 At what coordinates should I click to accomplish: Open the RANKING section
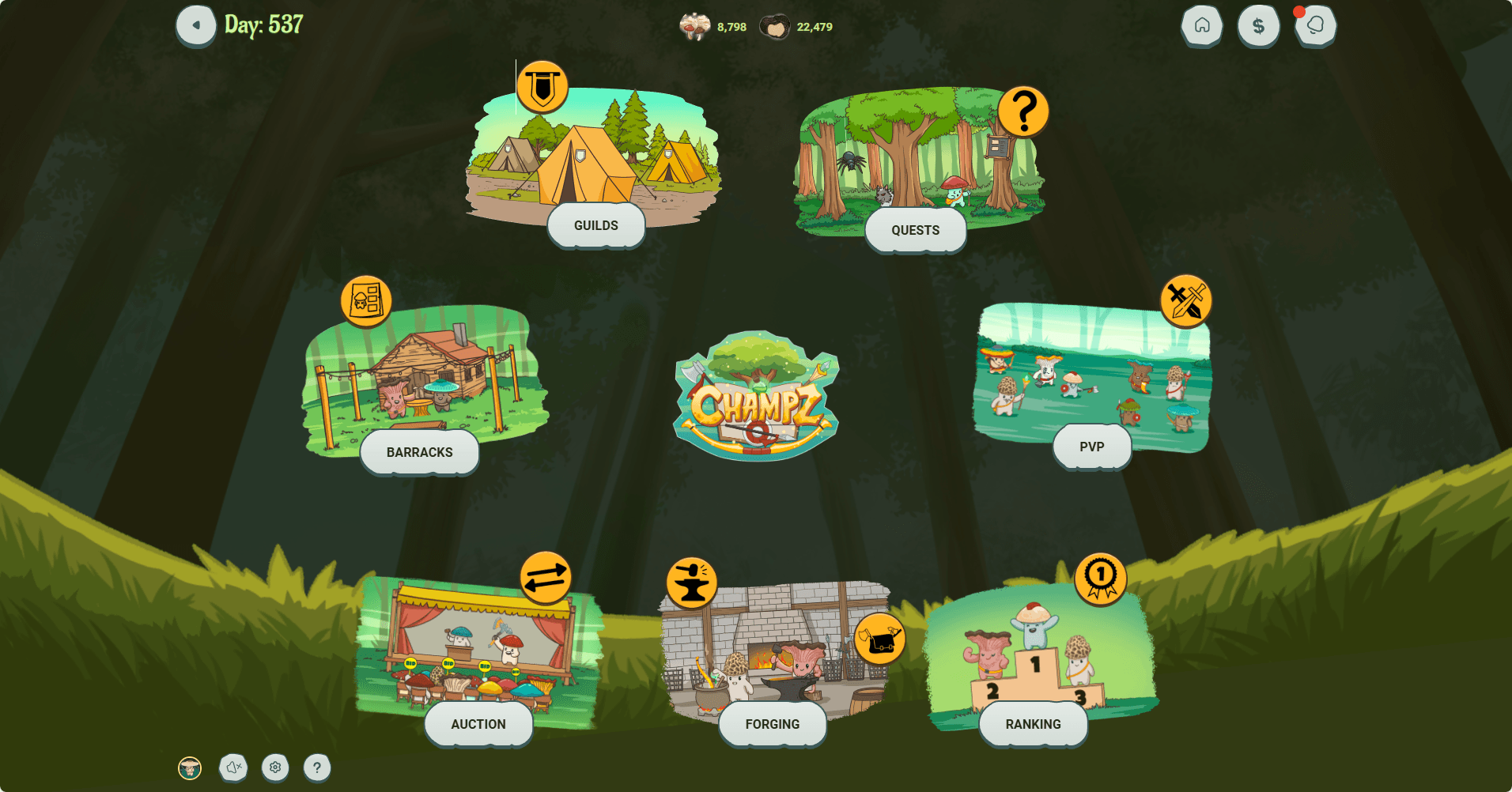[1032, 723]
